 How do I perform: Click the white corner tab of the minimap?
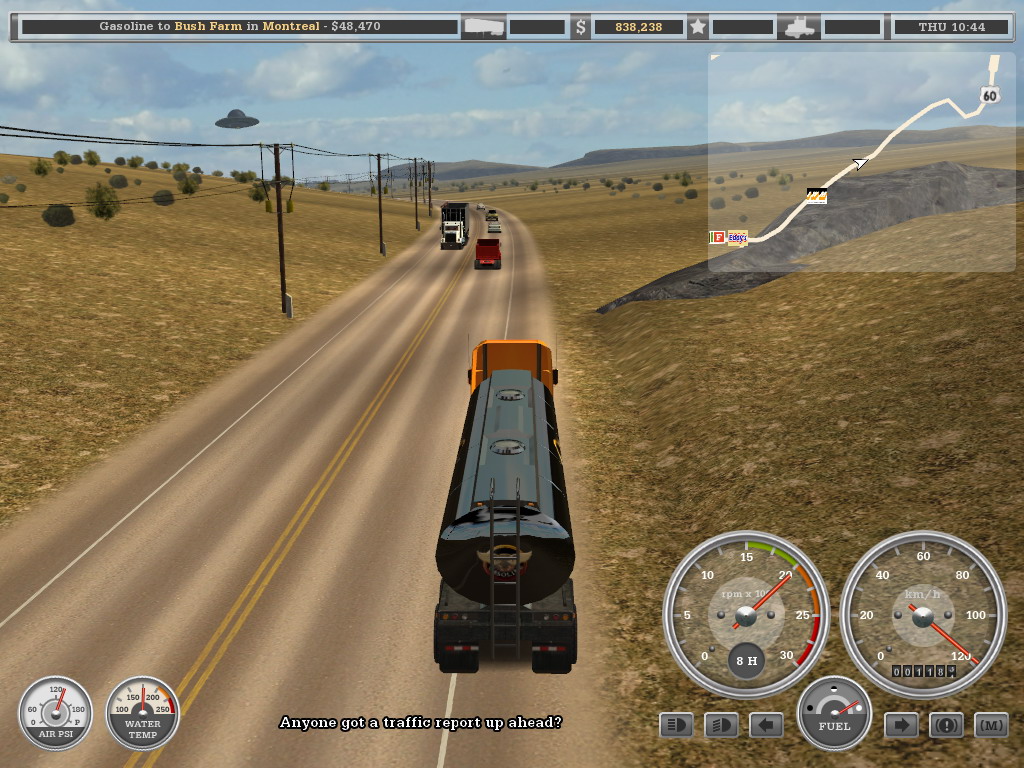tap(714, 58)
